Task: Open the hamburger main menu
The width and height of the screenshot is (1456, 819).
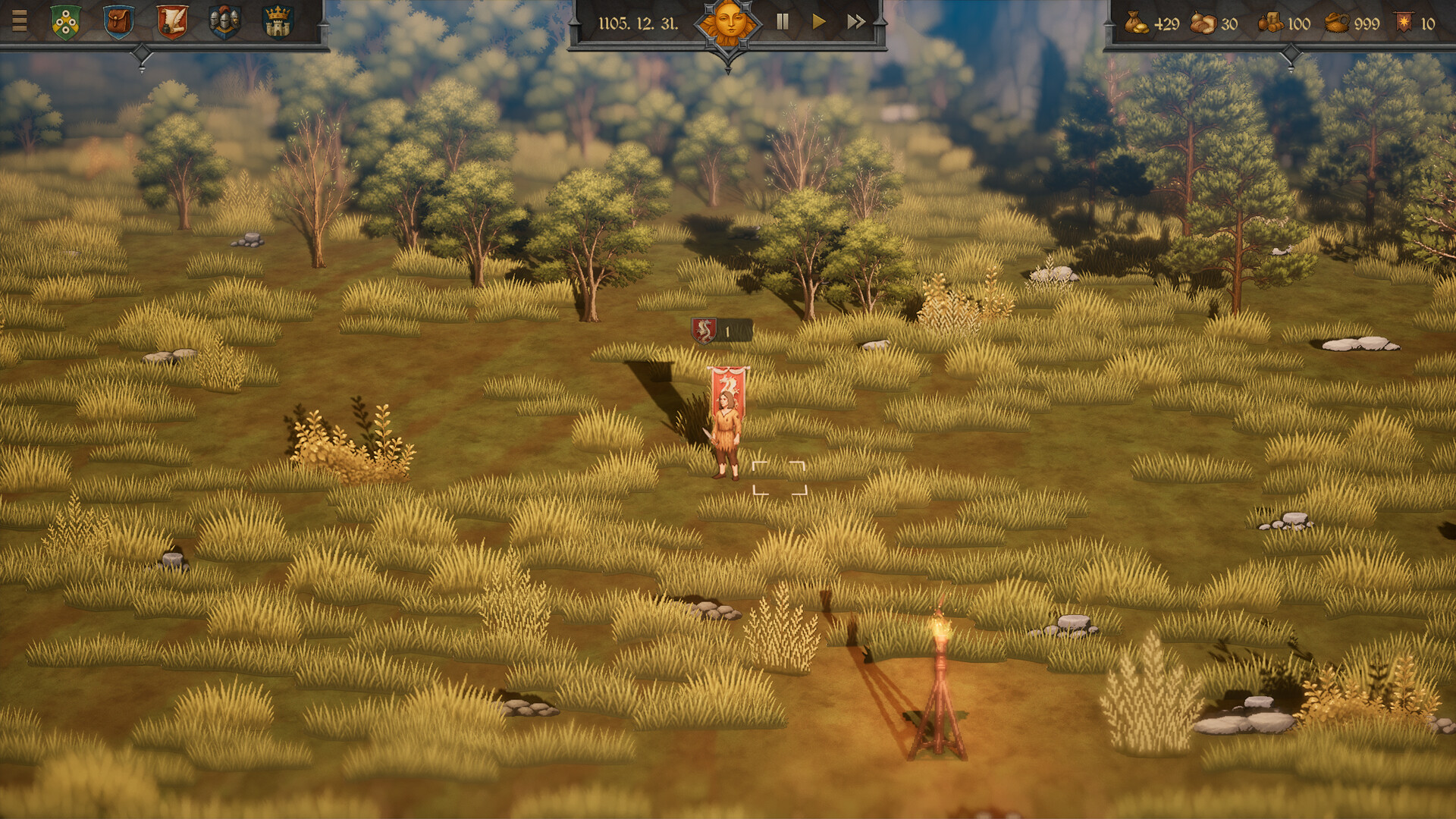Action: pyautogui.click(x=20, y=21)
